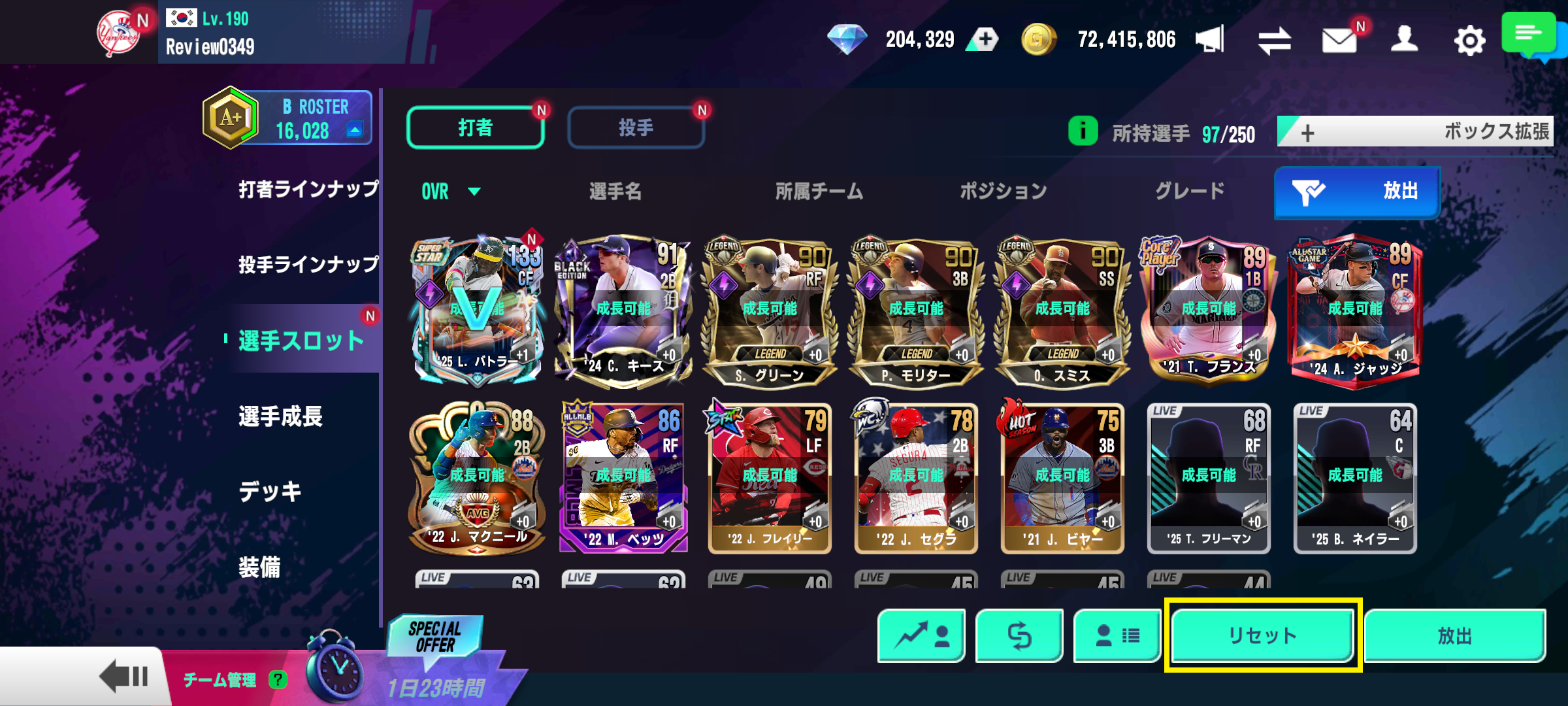Open the Special Offer banner
The width and height of the screenshot is (1568, 706).
coord(435,637)
